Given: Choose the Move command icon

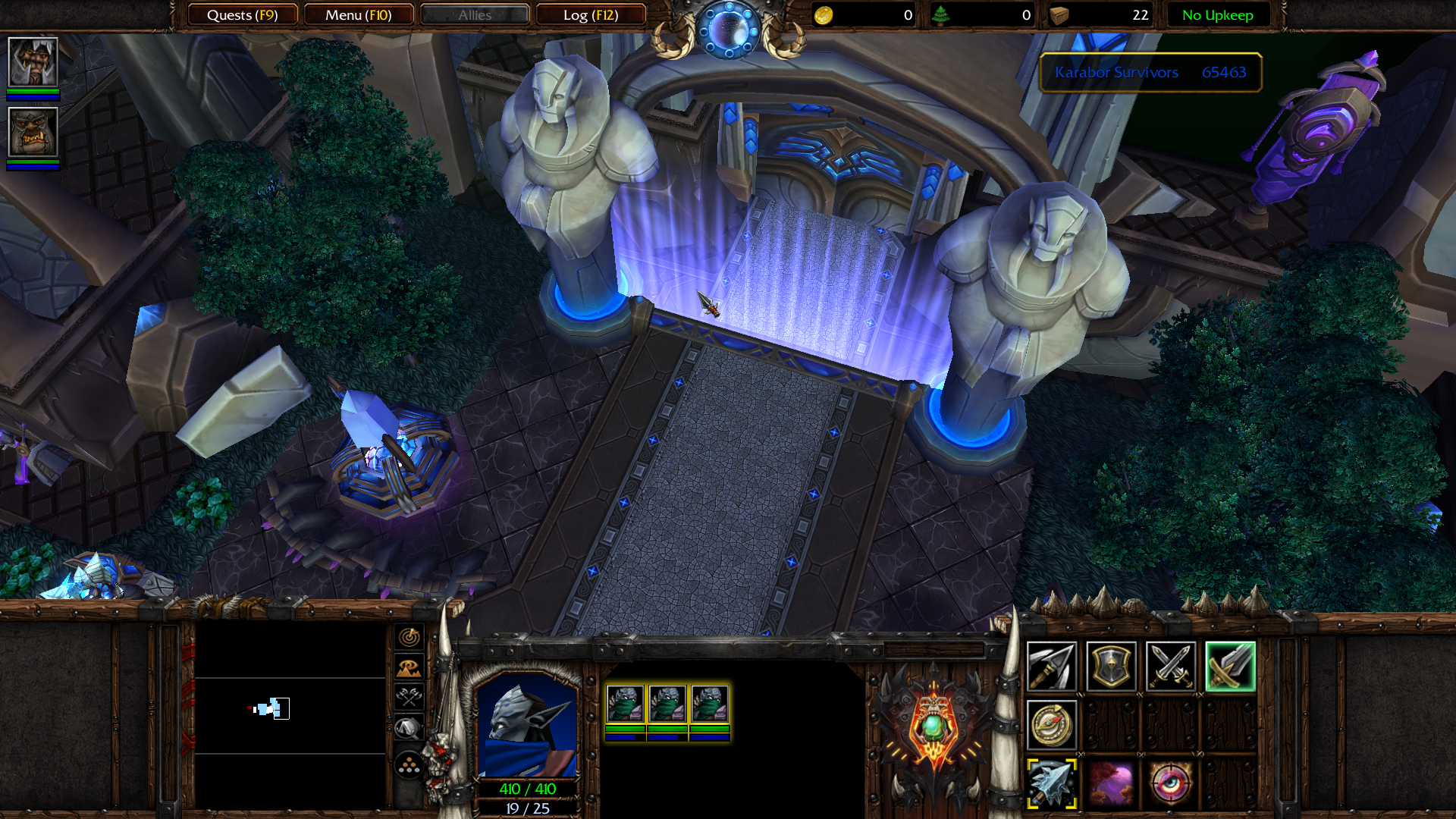Looking at the screenshot, I should click(x=1051, y=667).
